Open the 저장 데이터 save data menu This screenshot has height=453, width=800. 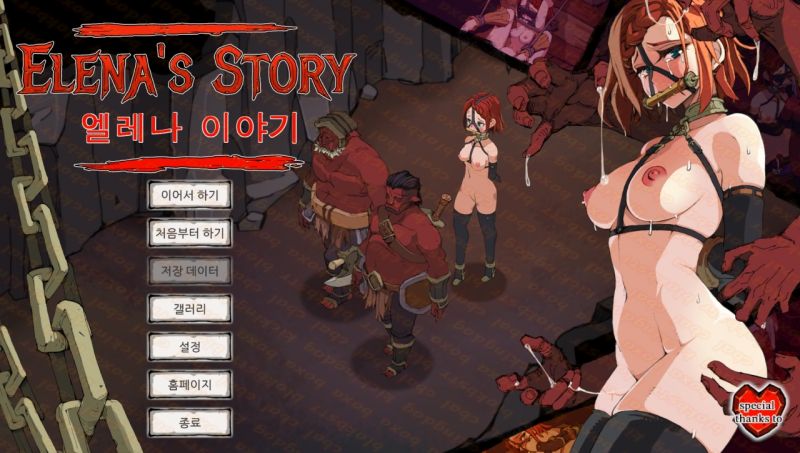[190, 270]
